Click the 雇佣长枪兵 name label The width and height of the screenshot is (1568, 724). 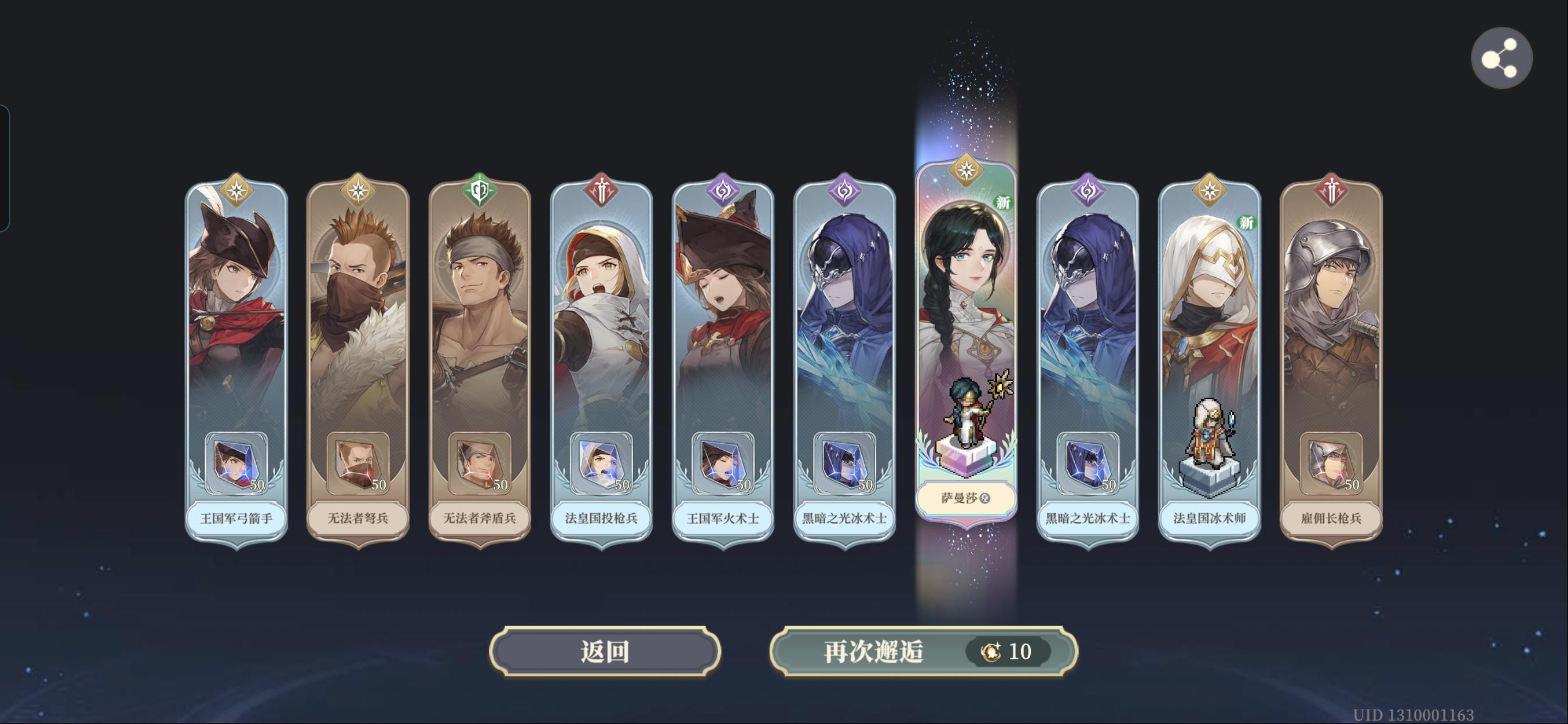pos(1332,519)
